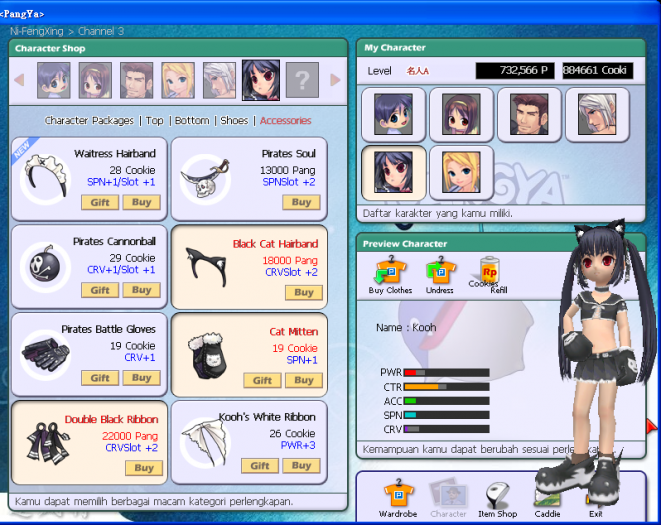Switch to the Character Packages category
Viewport: 661px width, 525px height.
click(89, 121)
